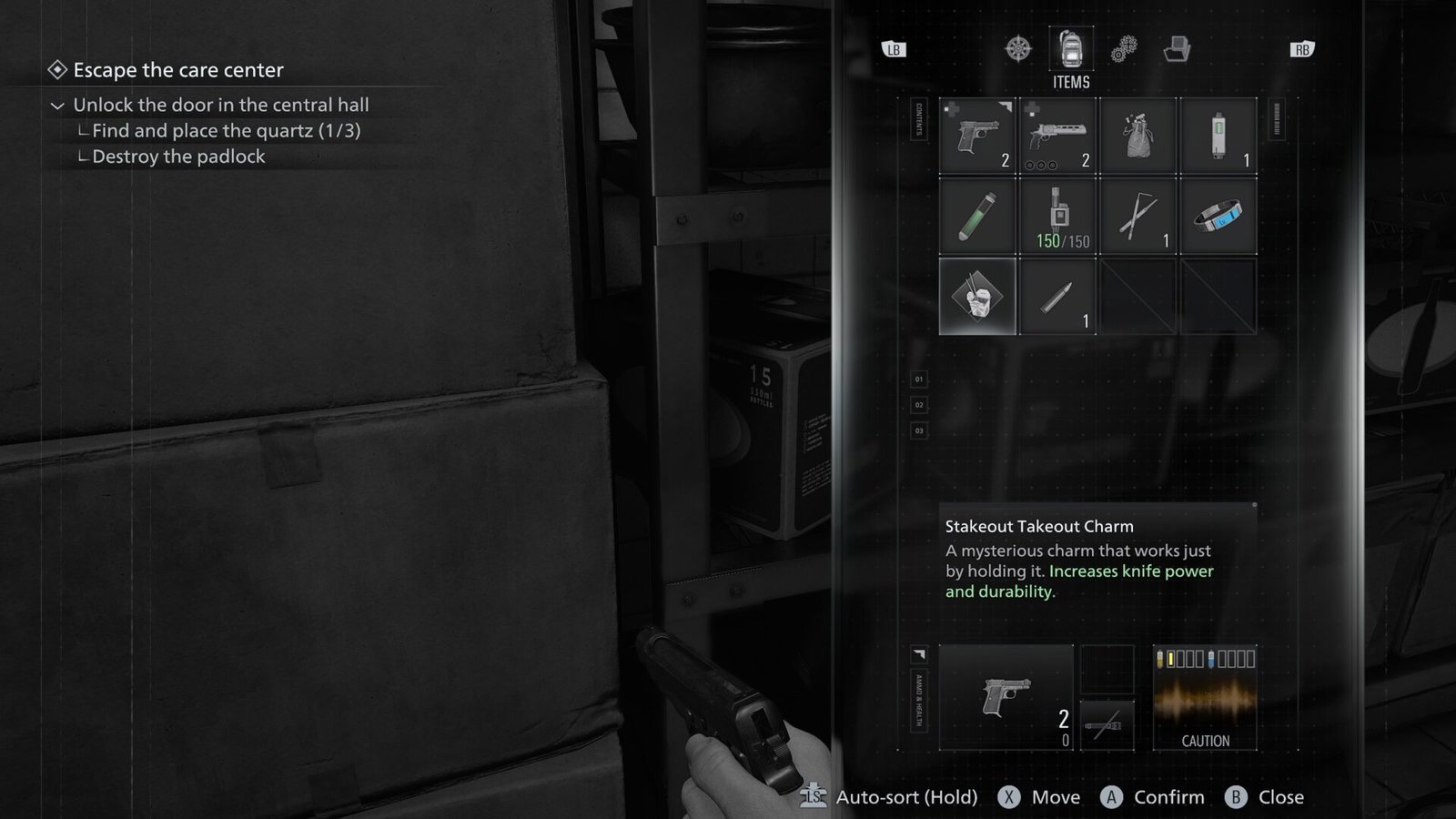Open the Caution health status panel
Viewport: 1456px width, 819px height.
[x=1205, y=697]
